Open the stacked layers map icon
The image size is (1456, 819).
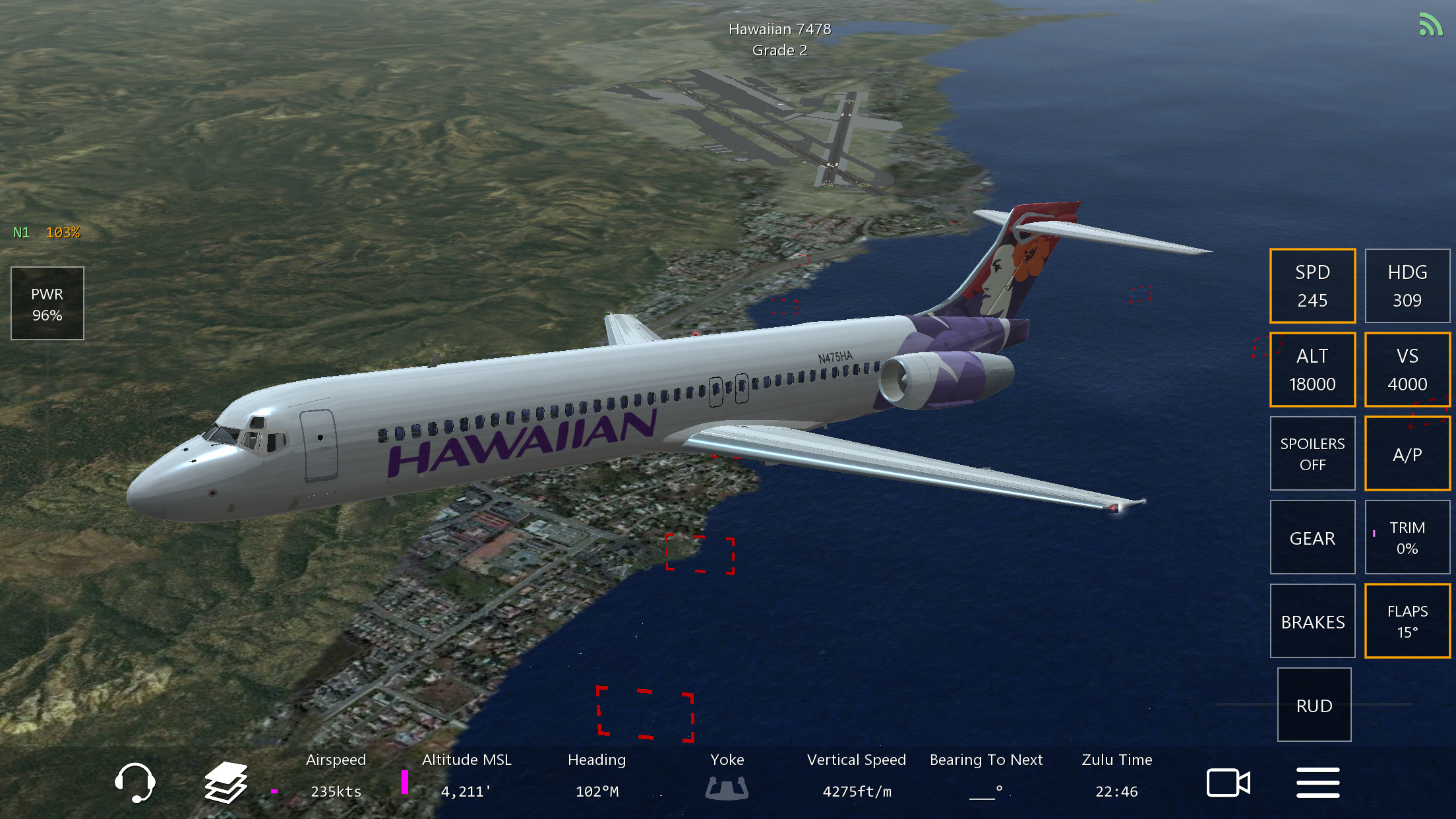[226, 783]
